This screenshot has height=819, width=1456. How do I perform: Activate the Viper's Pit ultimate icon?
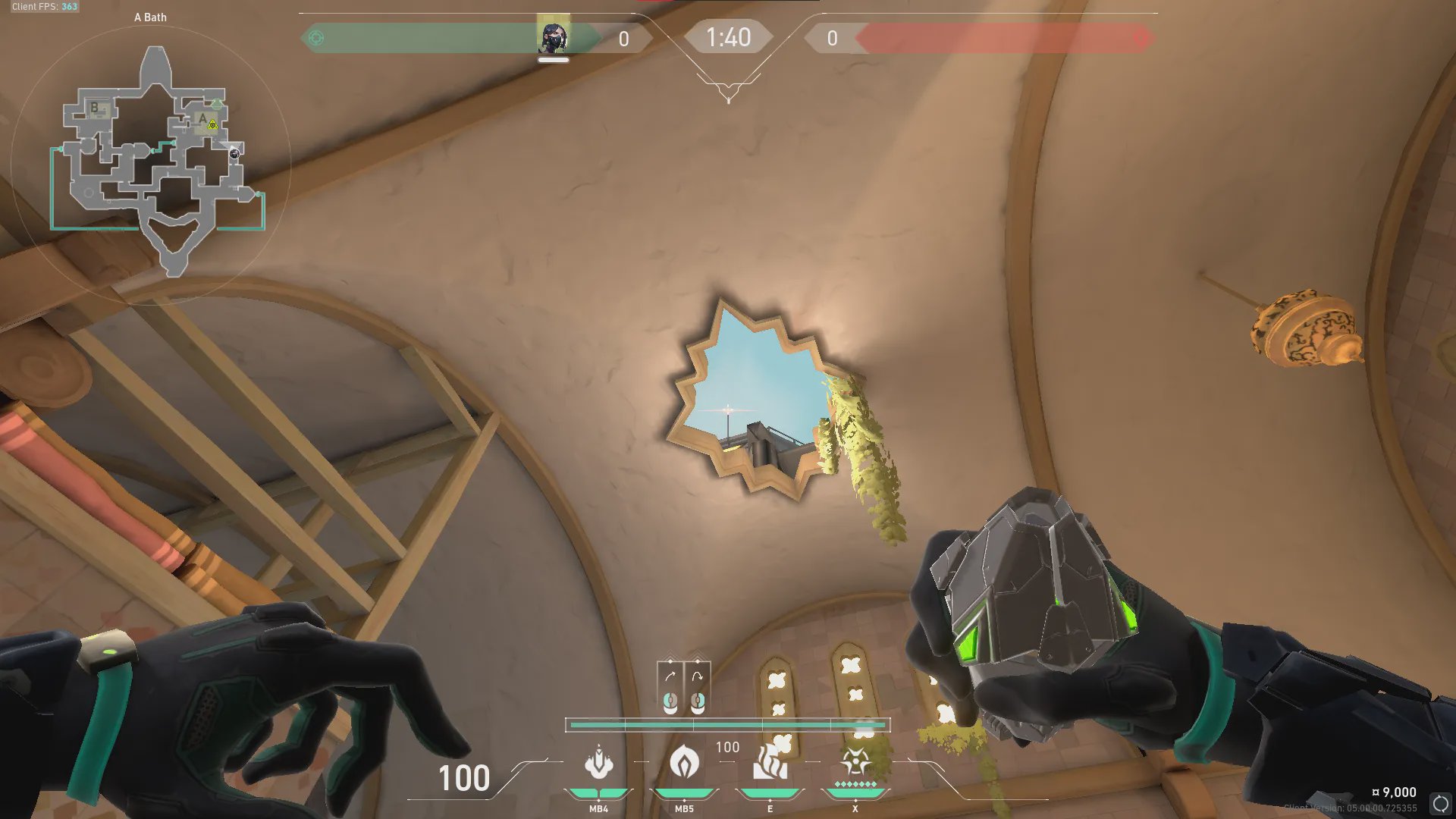855,763
